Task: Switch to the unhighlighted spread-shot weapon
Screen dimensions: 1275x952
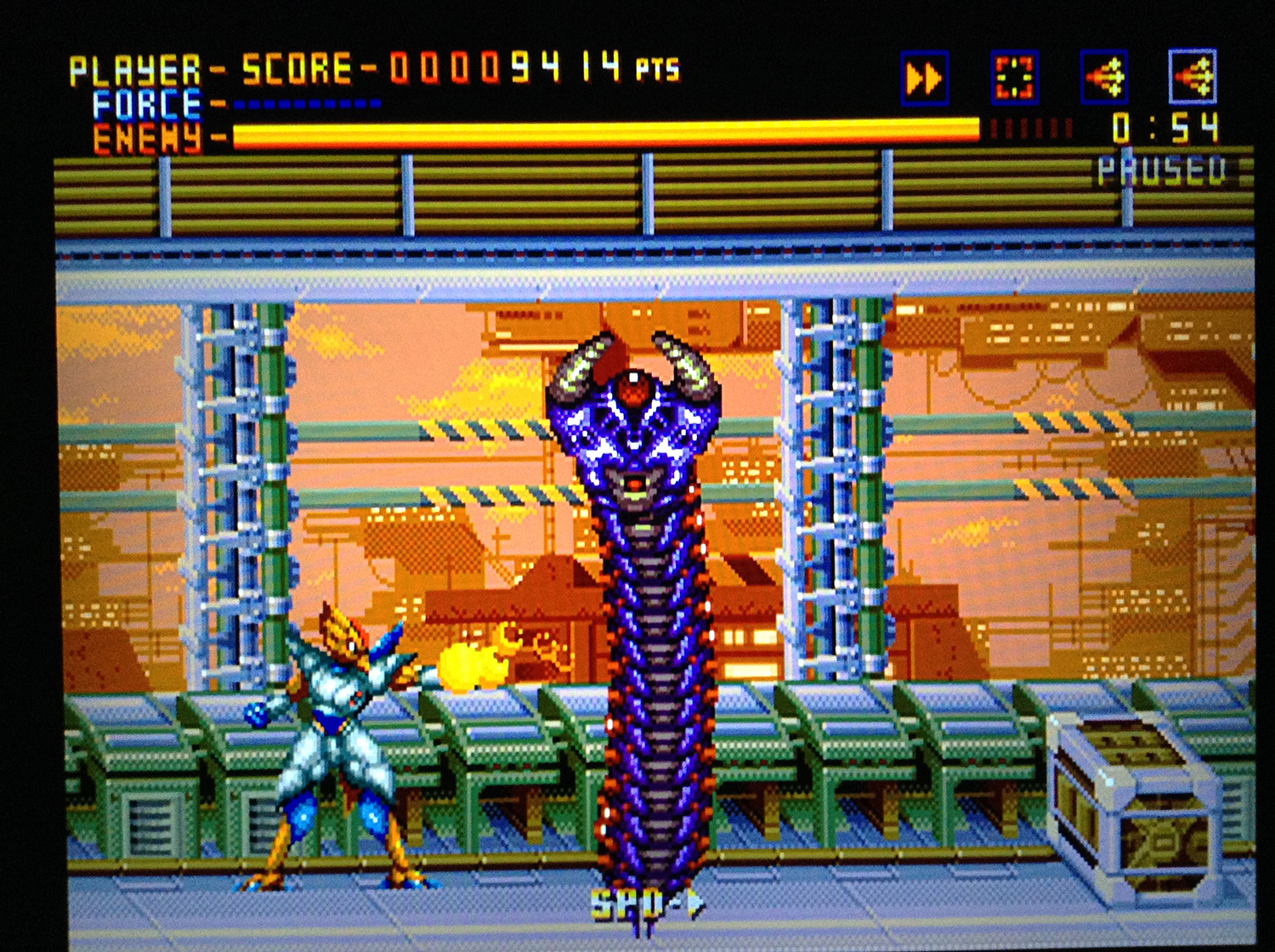Action: [1104, 77]
